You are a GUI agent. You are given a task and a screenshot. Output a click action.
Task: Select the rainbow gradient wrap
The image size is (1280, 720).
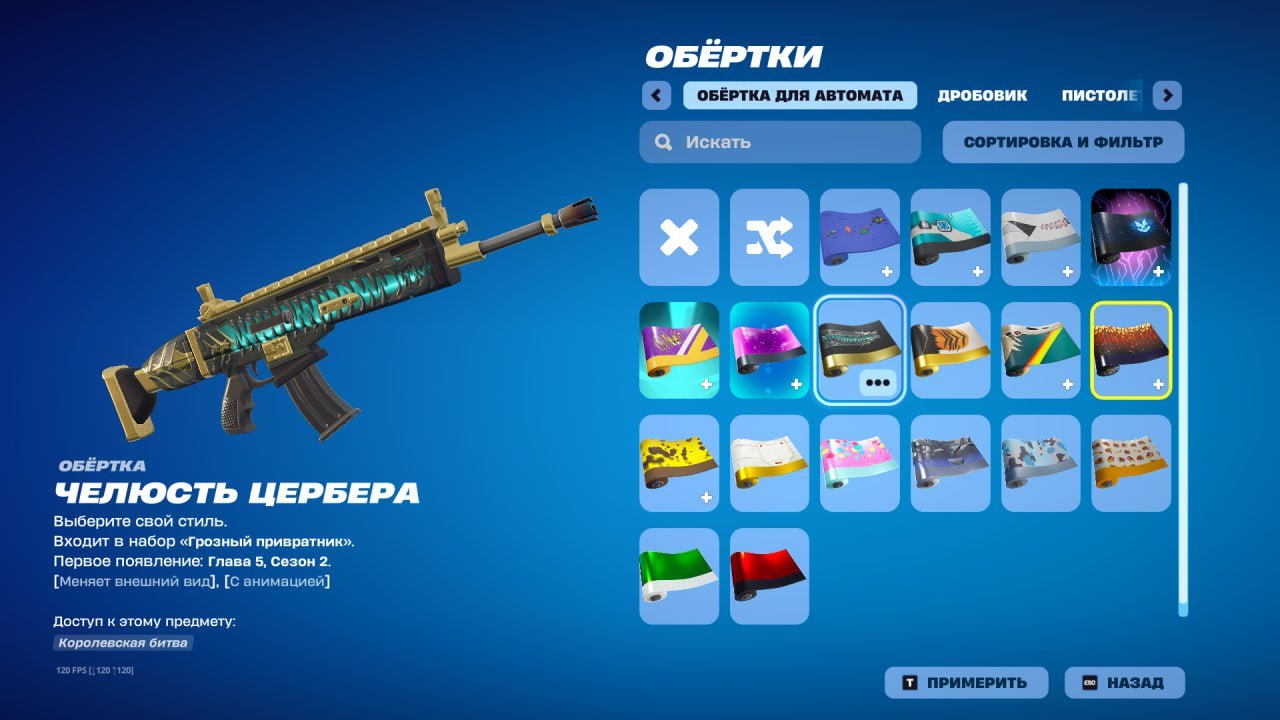pyautogui.click(x=1041, y=351)
